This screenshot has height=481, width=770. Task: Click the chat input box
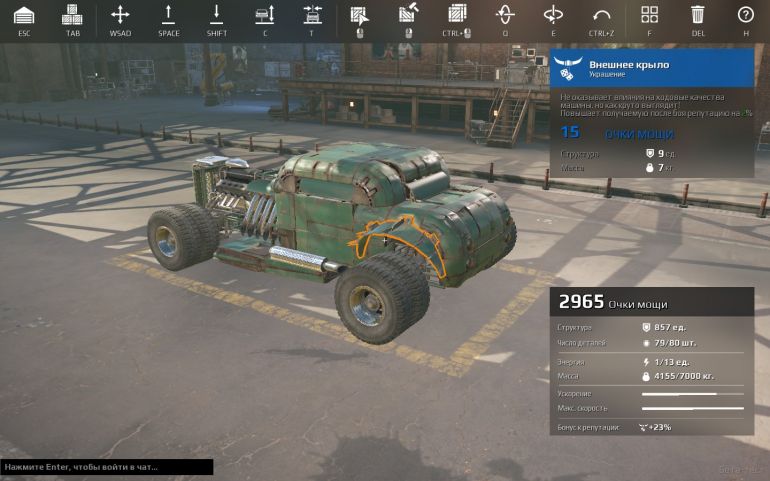click(107, 467)
